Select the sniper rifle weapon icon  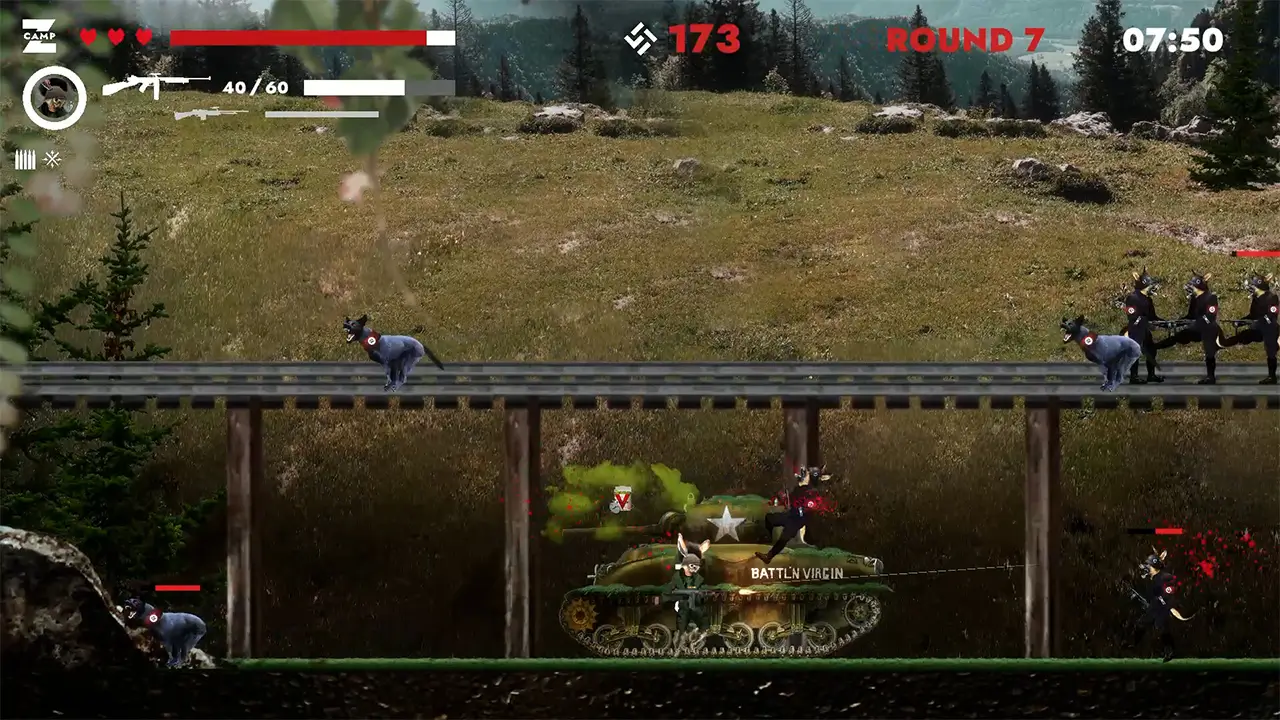[x=210, y=115]
